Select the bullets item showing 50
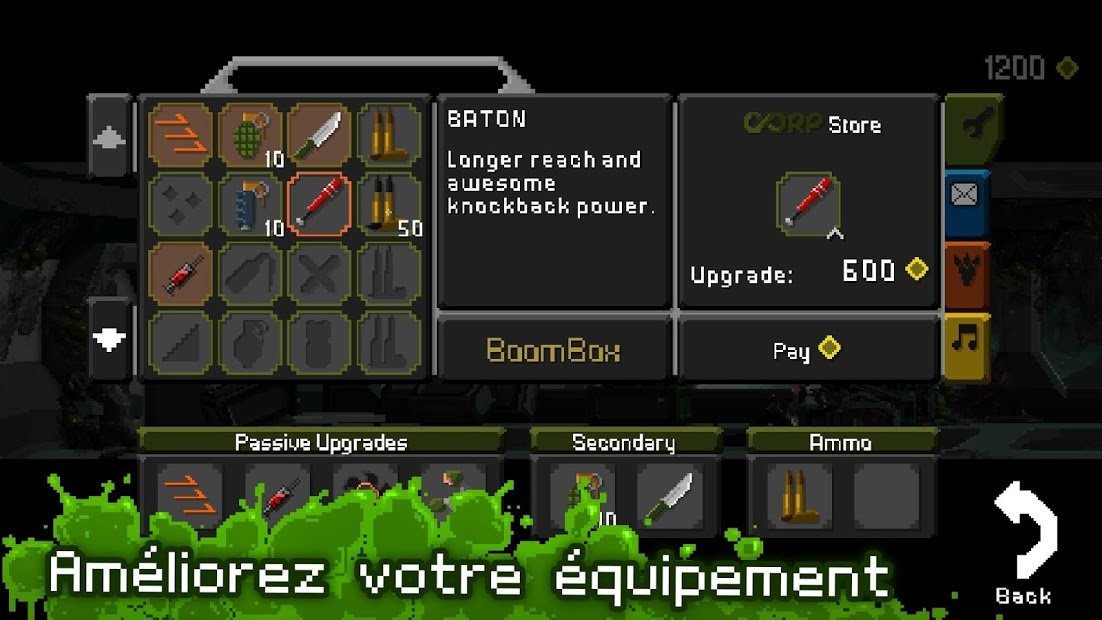This screenshot has width=1102, height=620. pos(388,204)
